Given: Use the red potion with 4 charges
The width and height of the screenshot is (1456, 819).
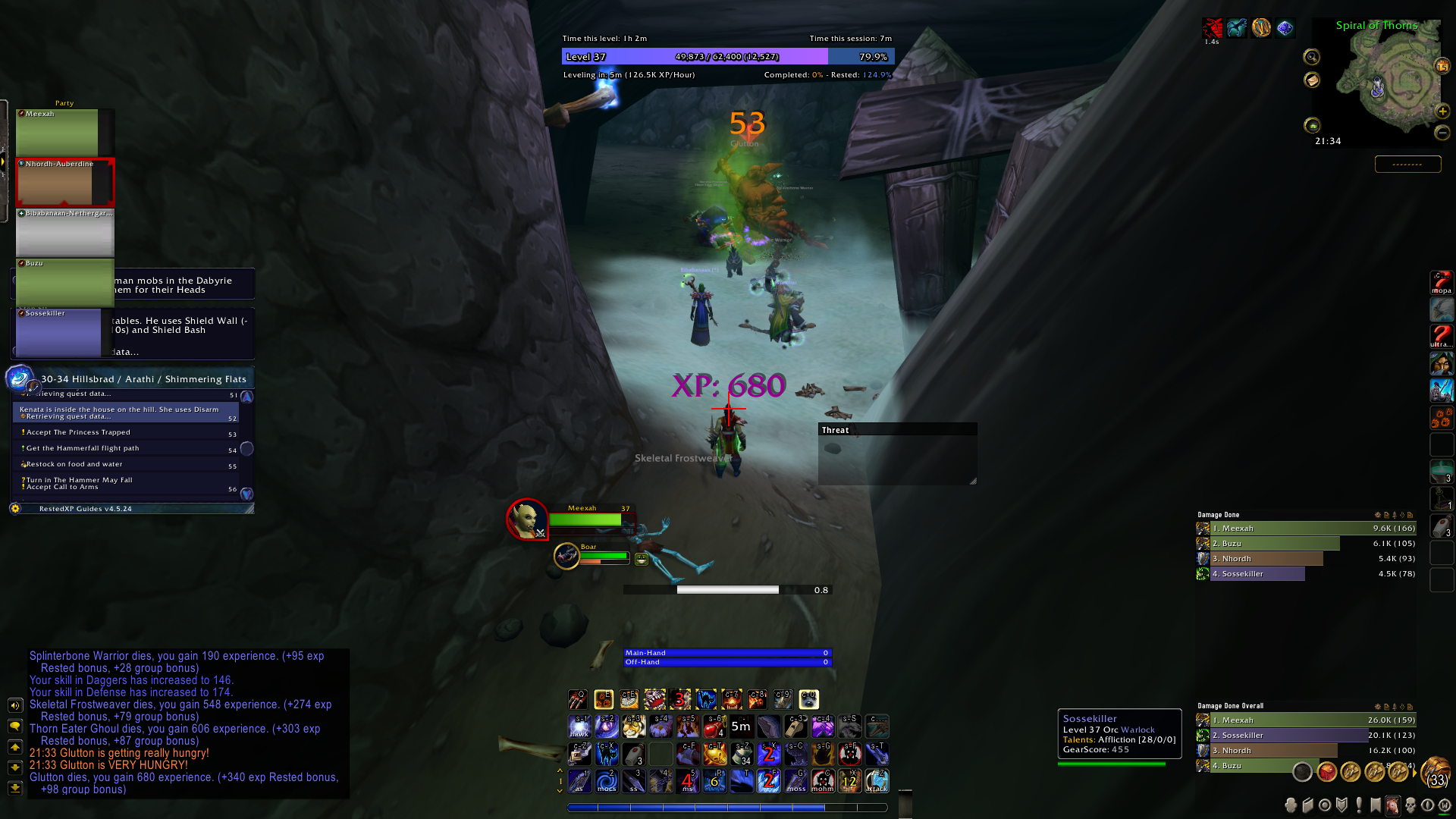Looking at the screenshot, I should click(x=714, y=726).
